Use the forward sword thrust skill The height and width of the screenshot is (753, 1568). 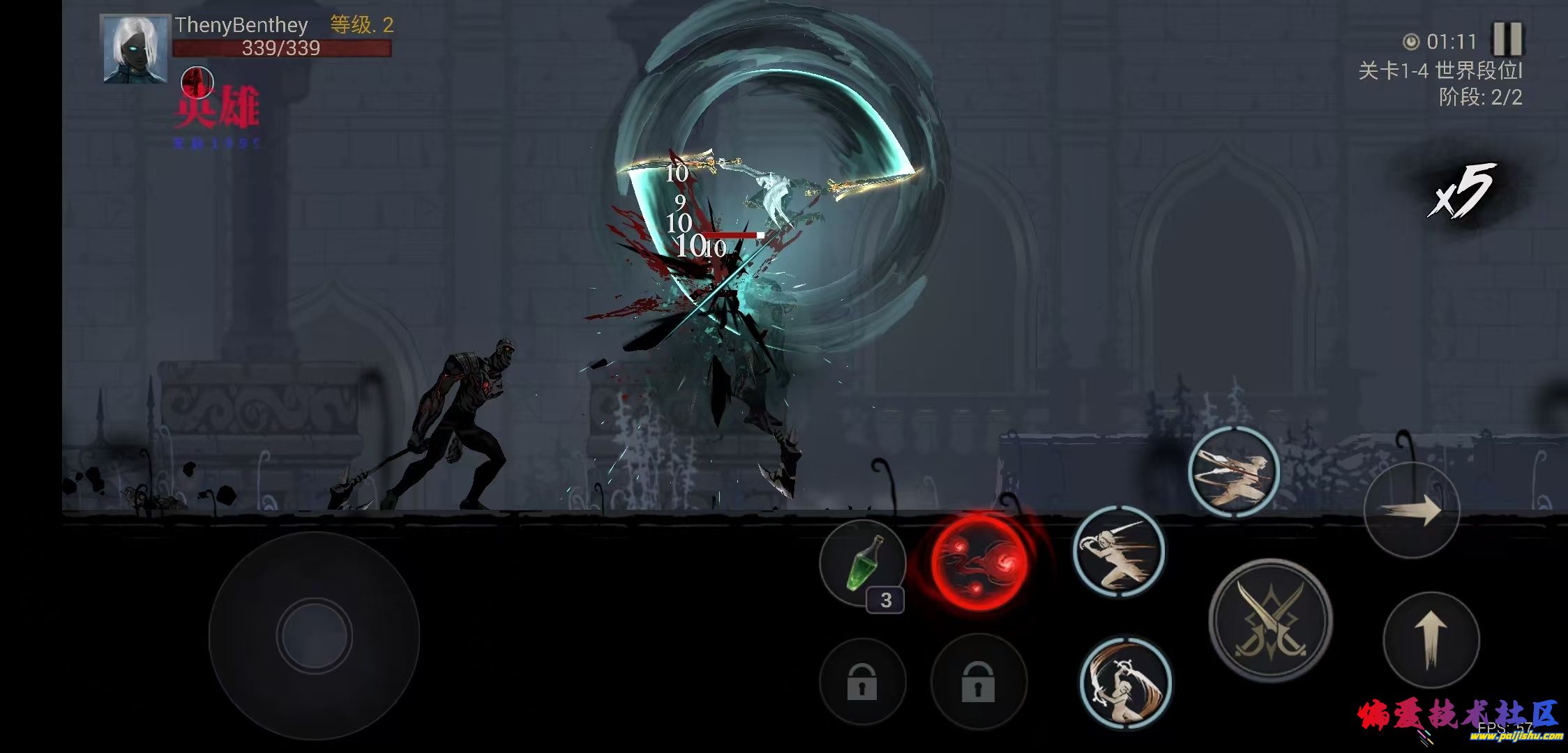pos(1118,552)
